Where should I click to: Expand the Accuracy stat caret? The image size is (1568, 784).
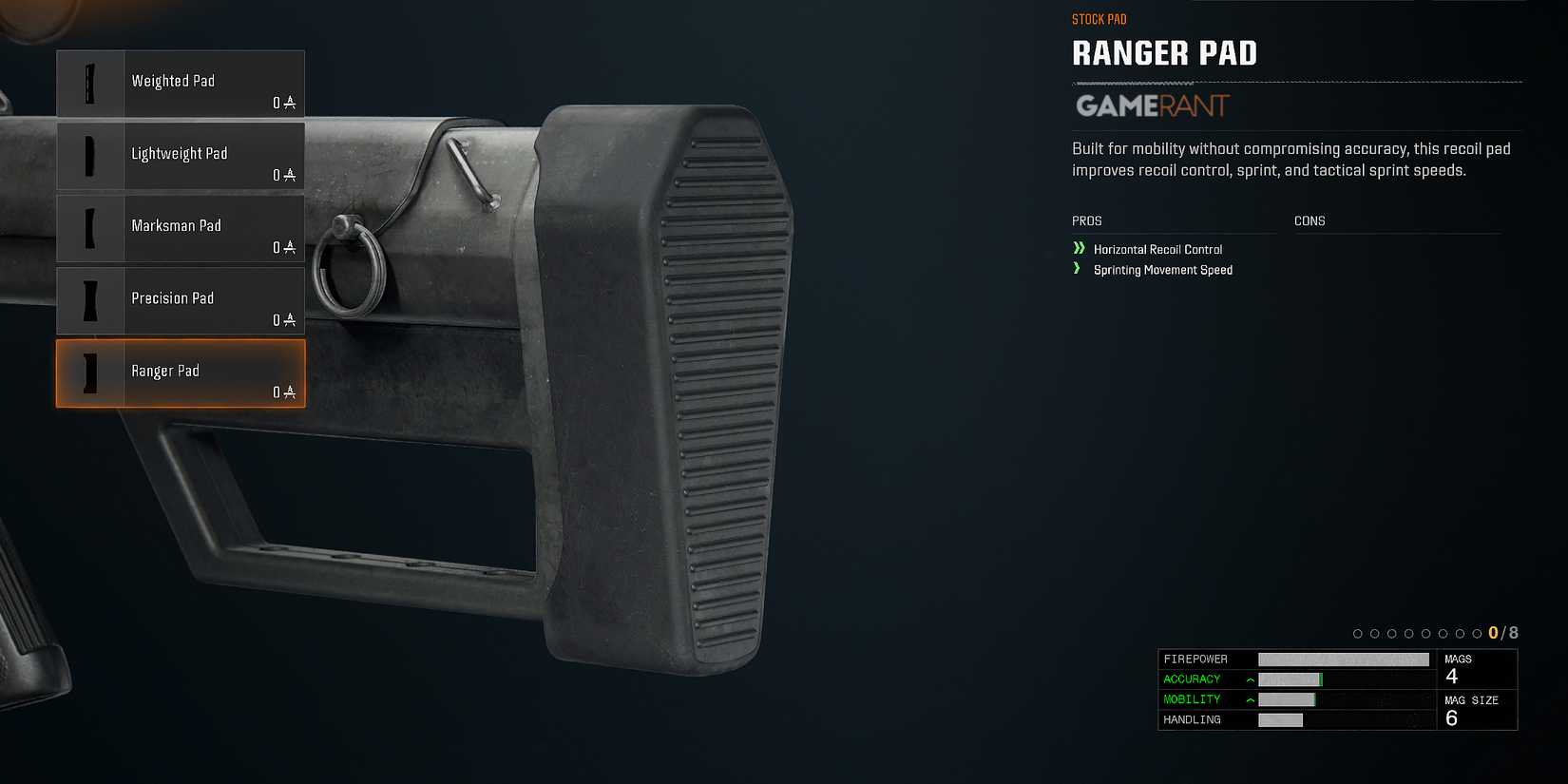tap(1249, 679)
